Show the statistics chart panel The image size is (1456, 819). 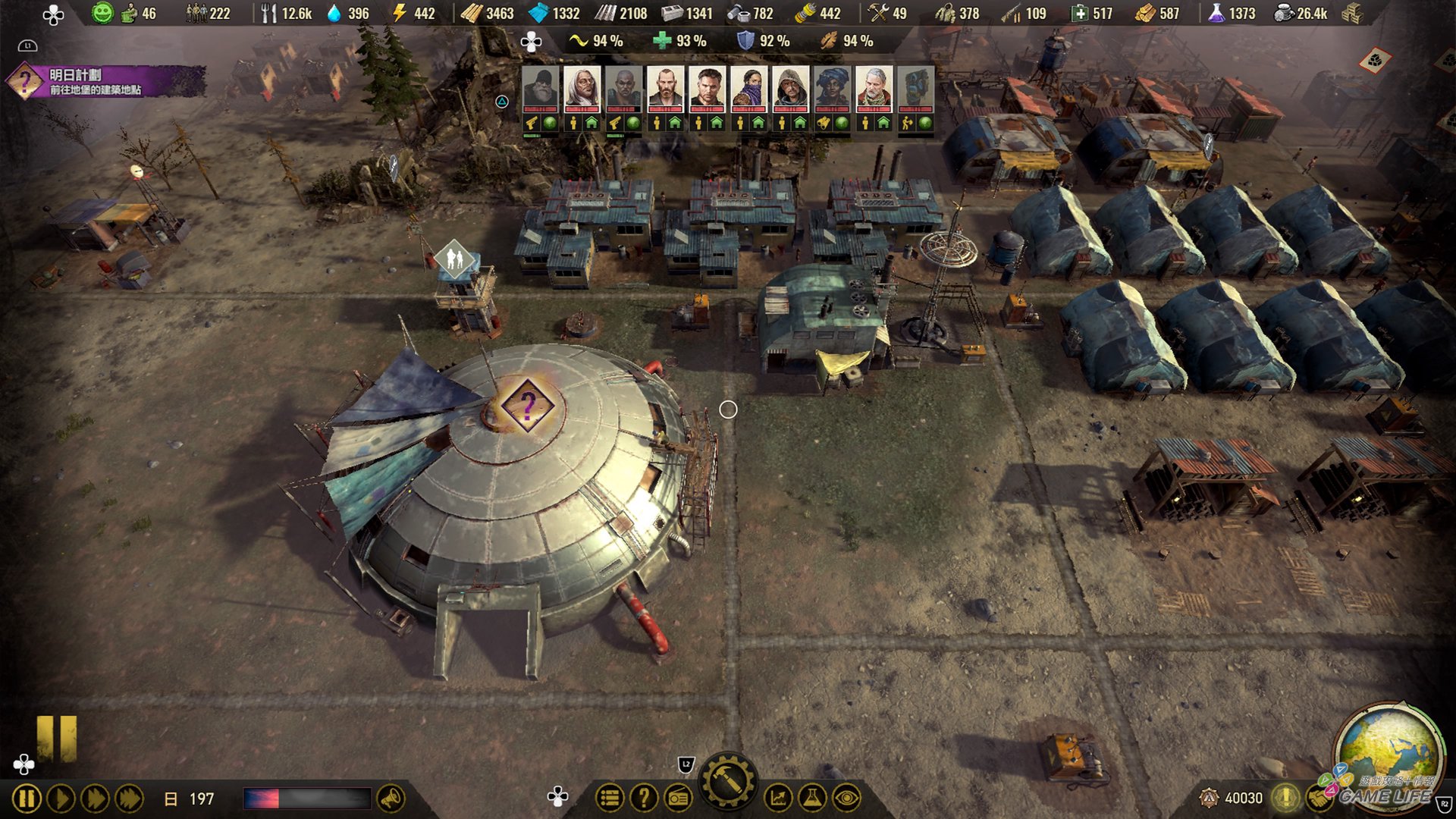click(777, 798)
